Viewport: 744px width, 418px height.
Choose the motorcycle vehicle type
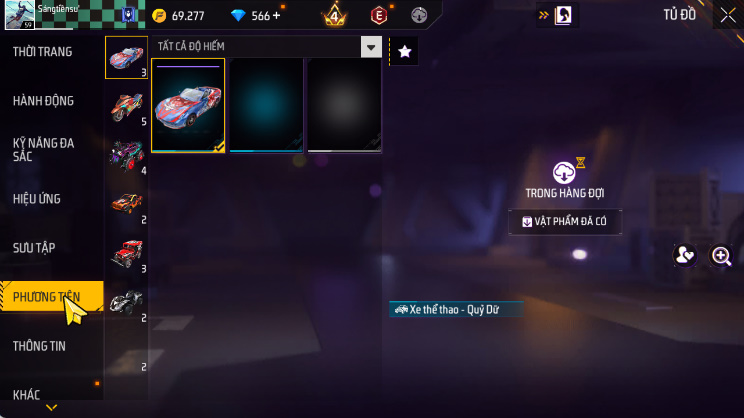(127, 103)
